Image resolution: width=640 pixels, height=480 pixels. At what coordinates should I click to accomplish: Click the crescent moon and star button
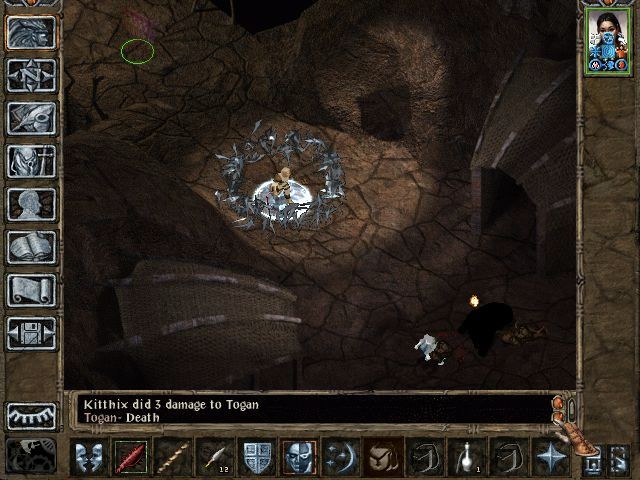coord(341,457)
